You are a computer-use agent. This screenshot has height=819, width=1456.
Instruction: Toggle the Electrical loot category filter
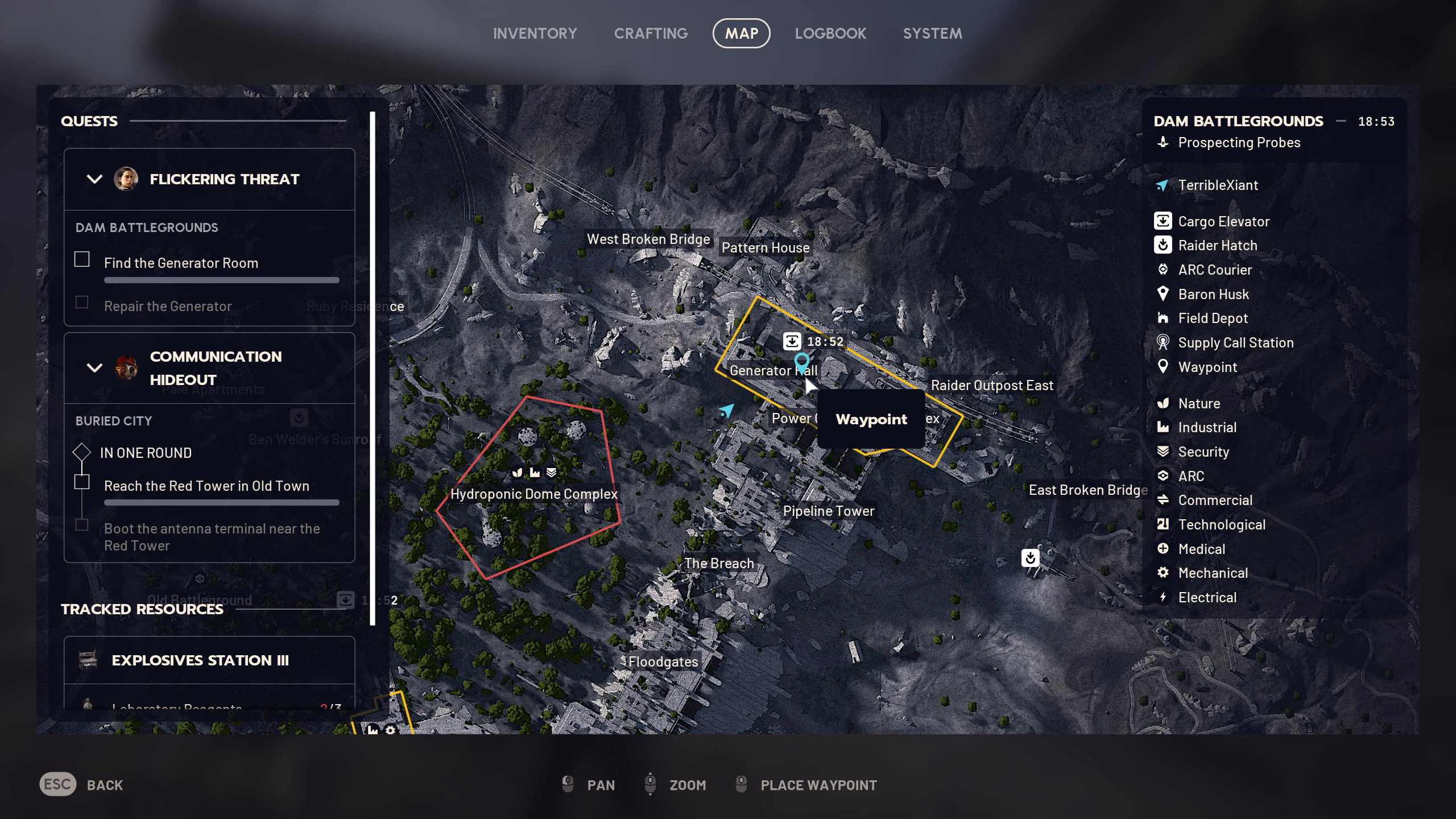click(1207, 598)
